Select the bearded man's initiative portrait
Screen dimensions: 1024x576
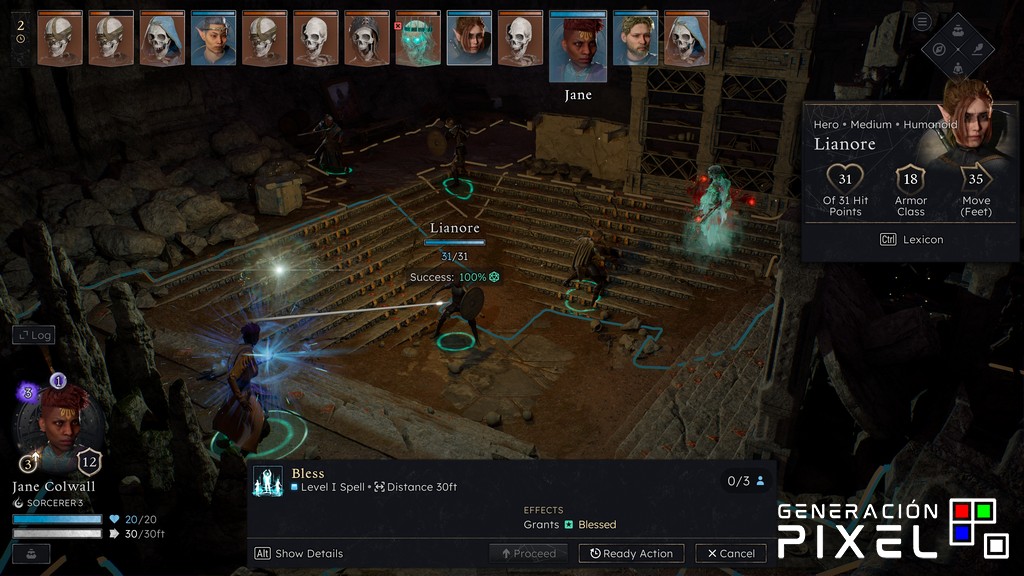pos(635,40)
